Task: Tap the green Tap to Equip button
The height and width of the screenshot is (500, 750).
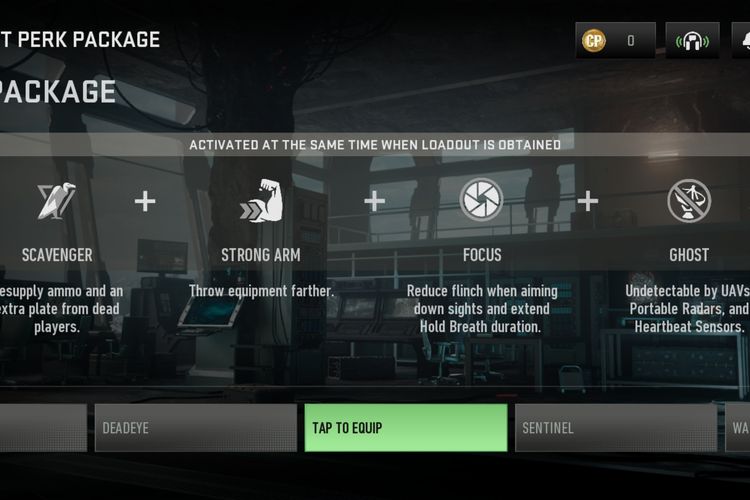Action: coord(406,428)
